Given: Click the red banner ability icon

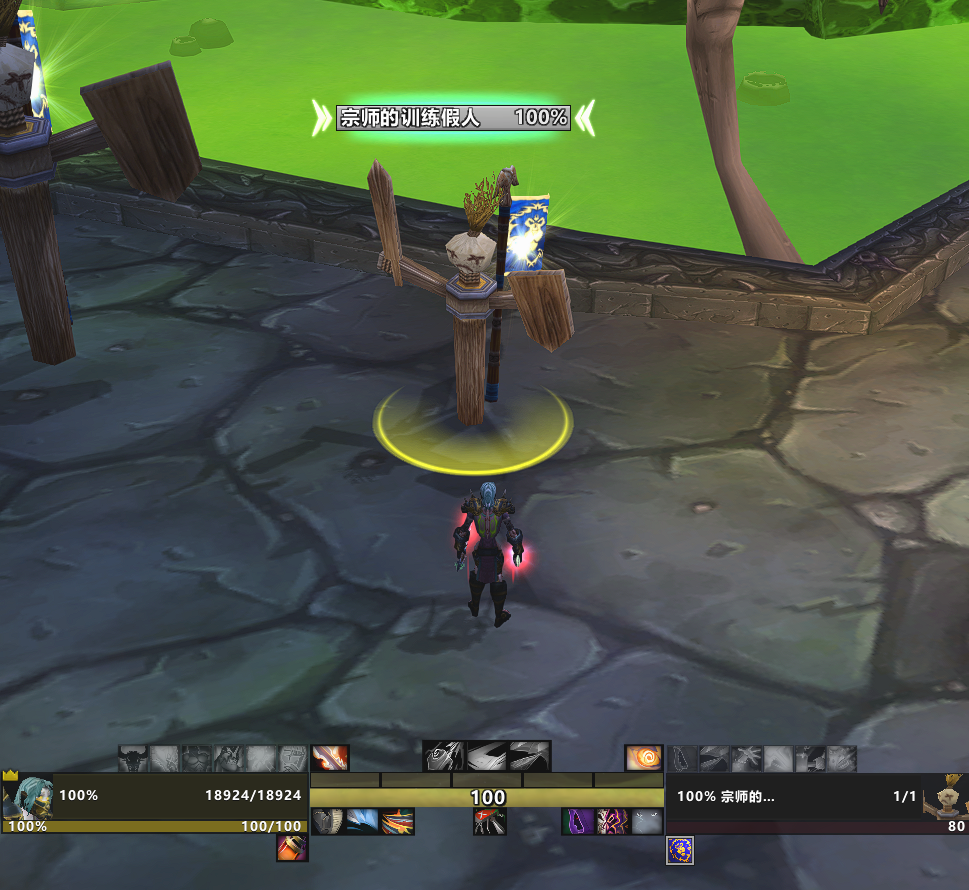Looking at the screenshot, I should 490,822.
